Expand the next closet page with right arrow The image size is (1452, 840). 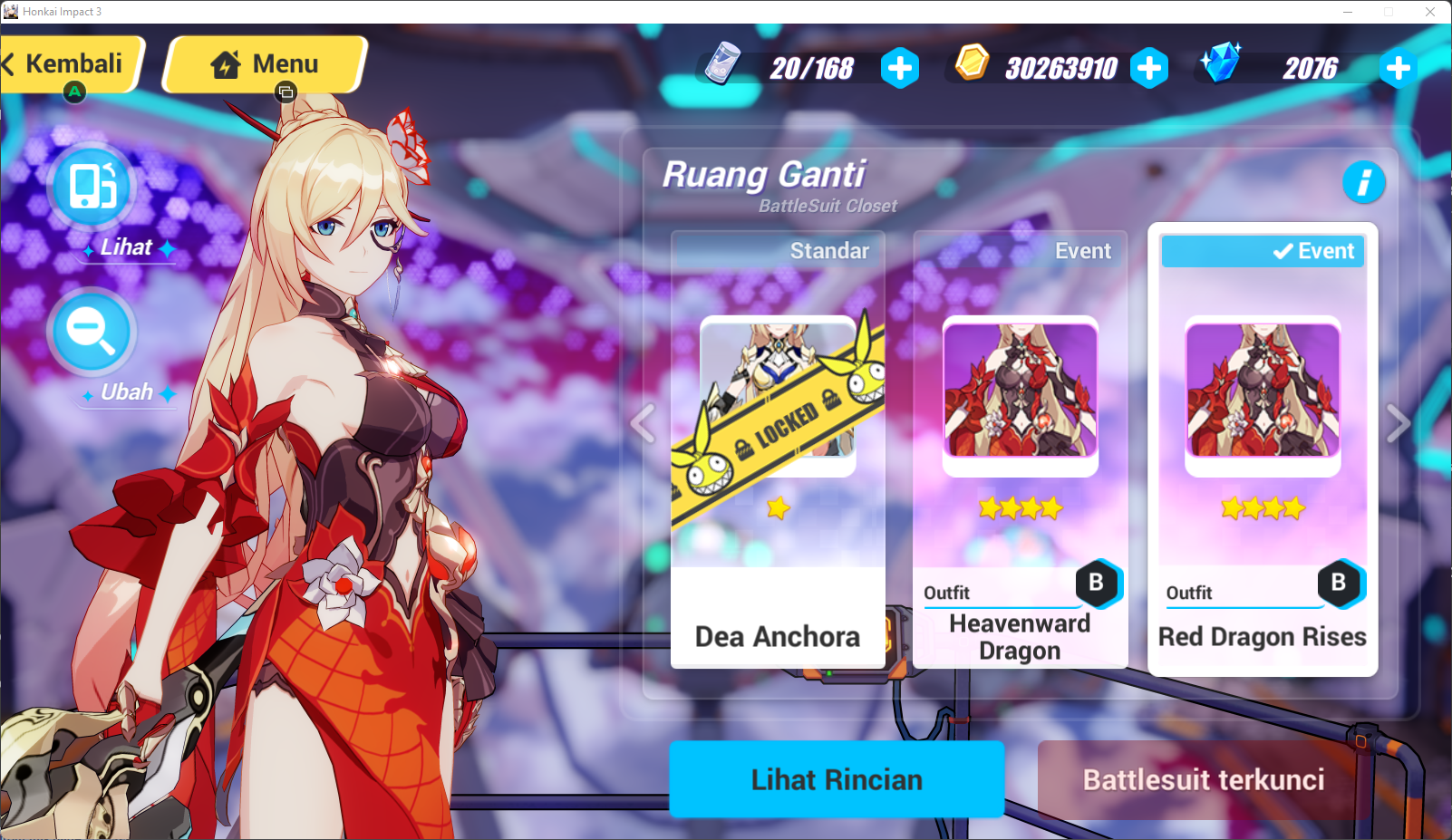click(1397, 423)
